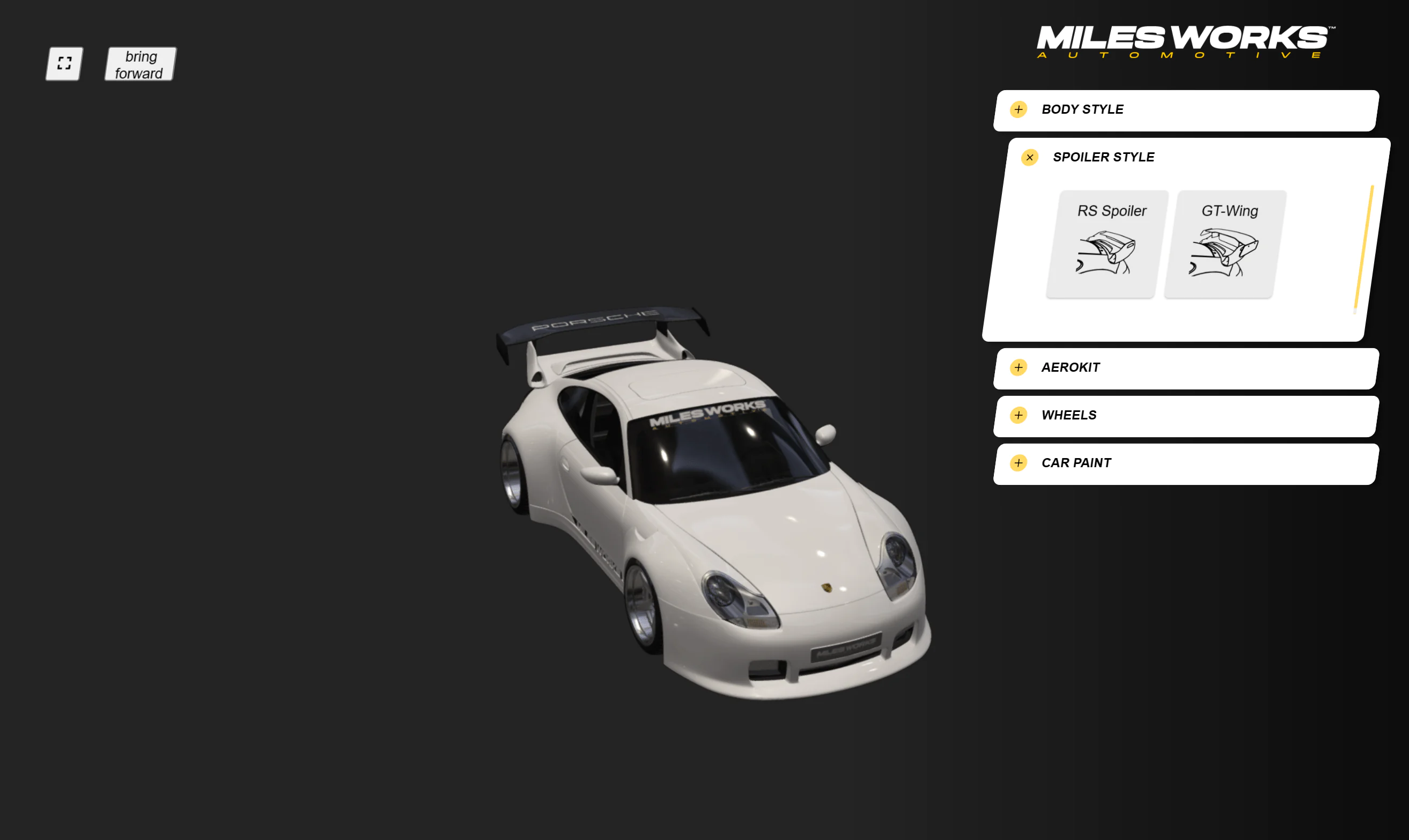Select the GT-Wing spoiler
The image size is (1409, 840).
(x=1224, y=244)
